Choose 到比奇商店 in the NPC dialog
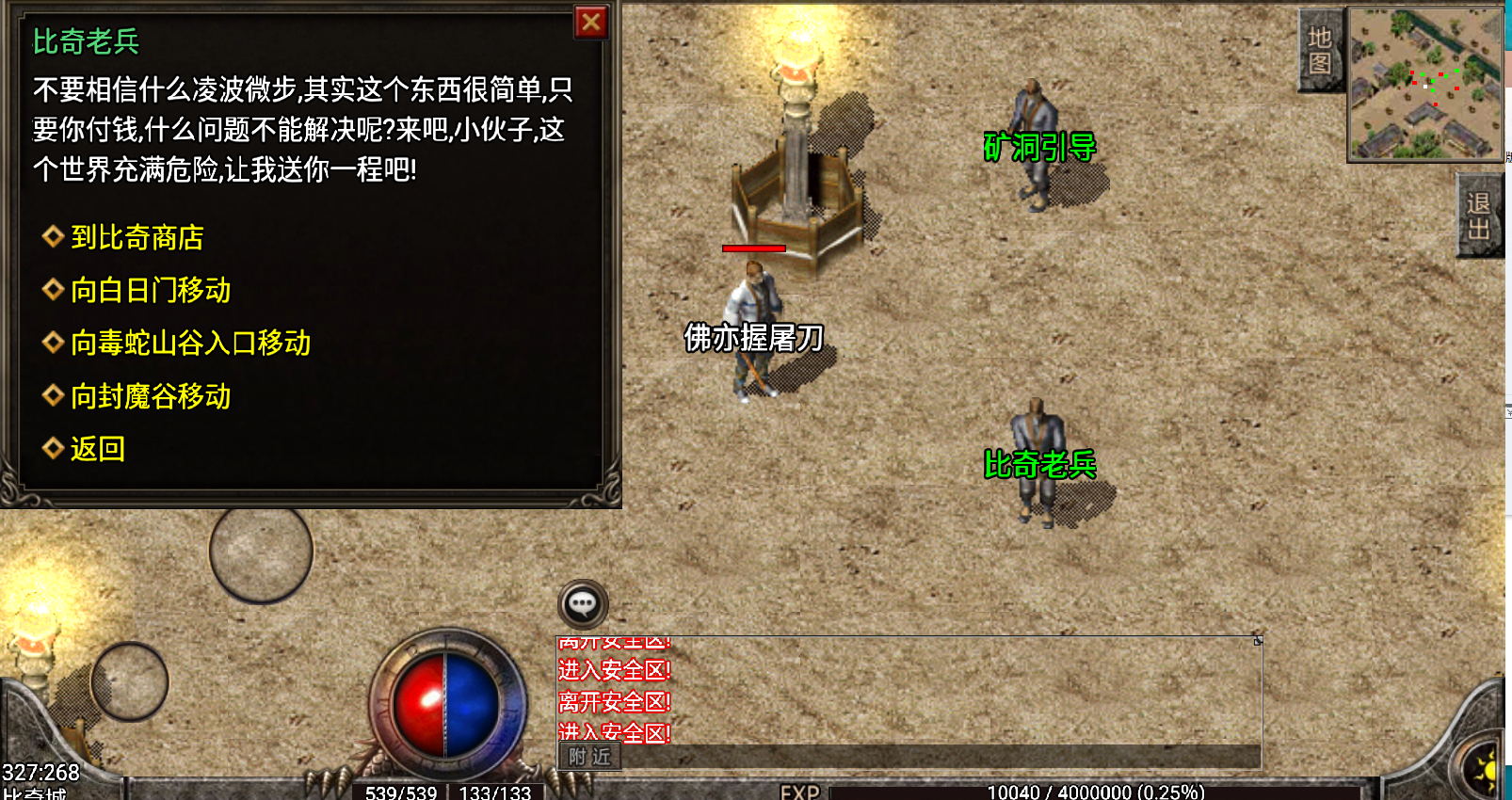Viewport: 1512px width, 800px height. point(137,238)
